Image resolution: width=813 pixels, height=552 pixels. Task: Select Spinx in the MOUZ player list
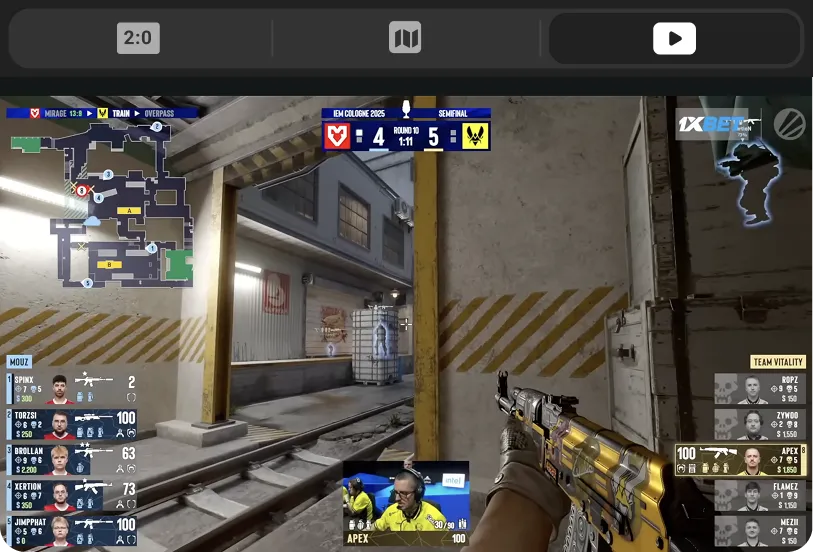[x=72, y=387]
